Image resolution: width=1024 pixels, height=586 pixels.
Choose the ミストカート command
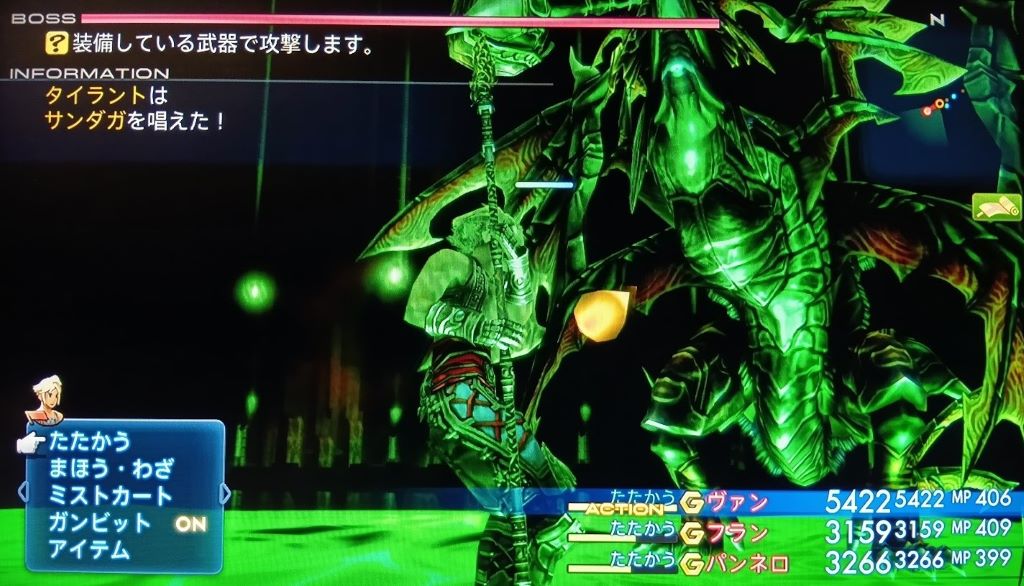(110, 495)
